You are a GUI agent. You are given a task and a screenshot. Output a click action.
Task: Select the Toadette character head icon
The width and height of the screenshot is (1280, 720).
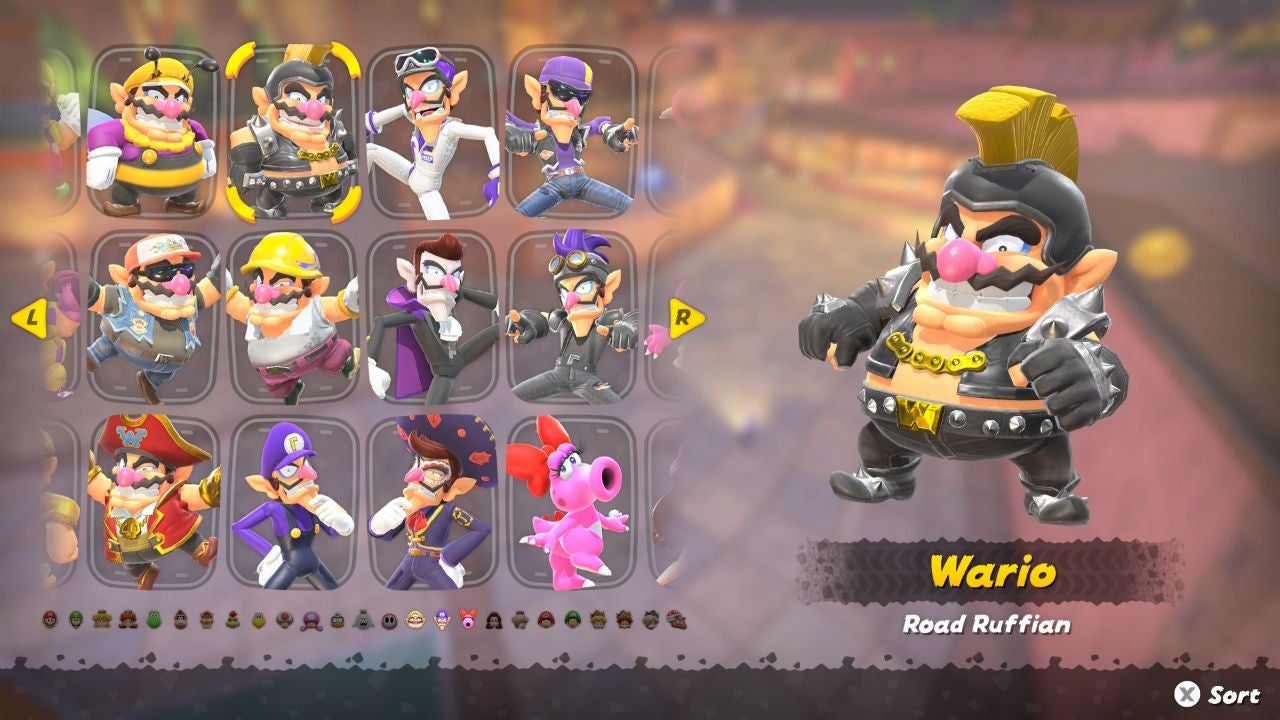coord(308,620)
